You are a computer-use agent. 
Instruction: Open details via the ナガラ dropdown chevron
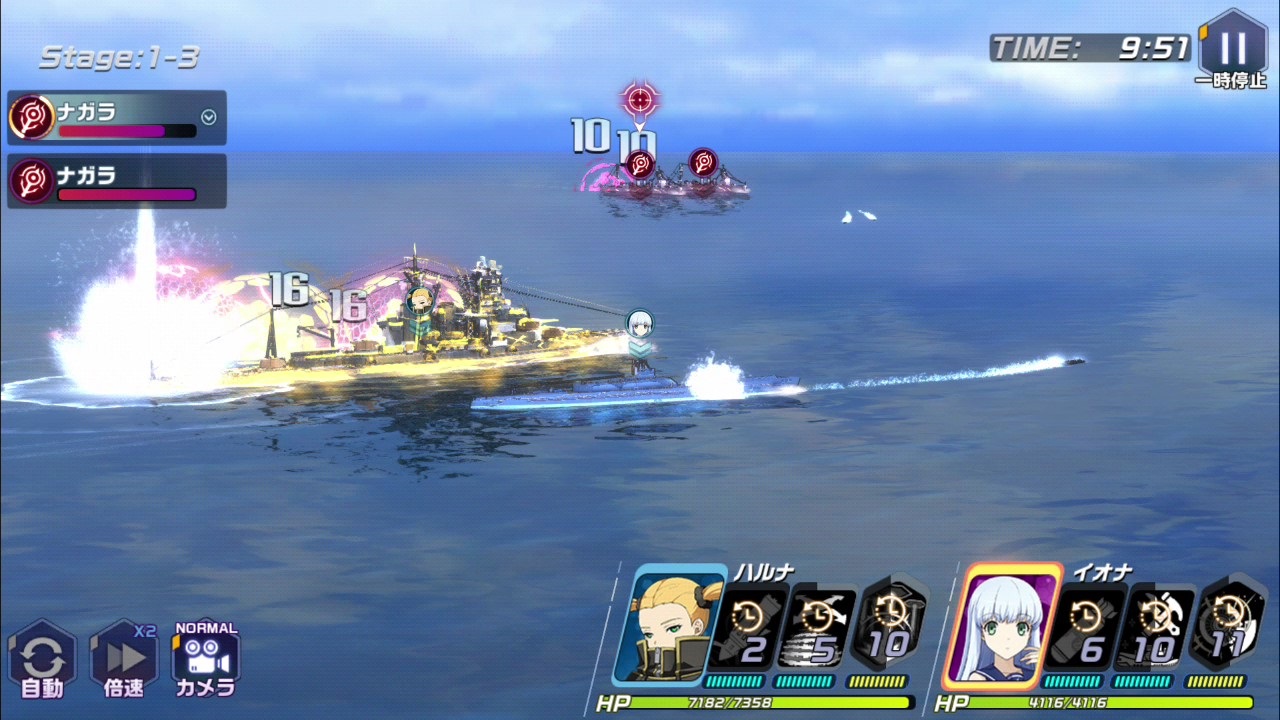click(x=209, y=116)
